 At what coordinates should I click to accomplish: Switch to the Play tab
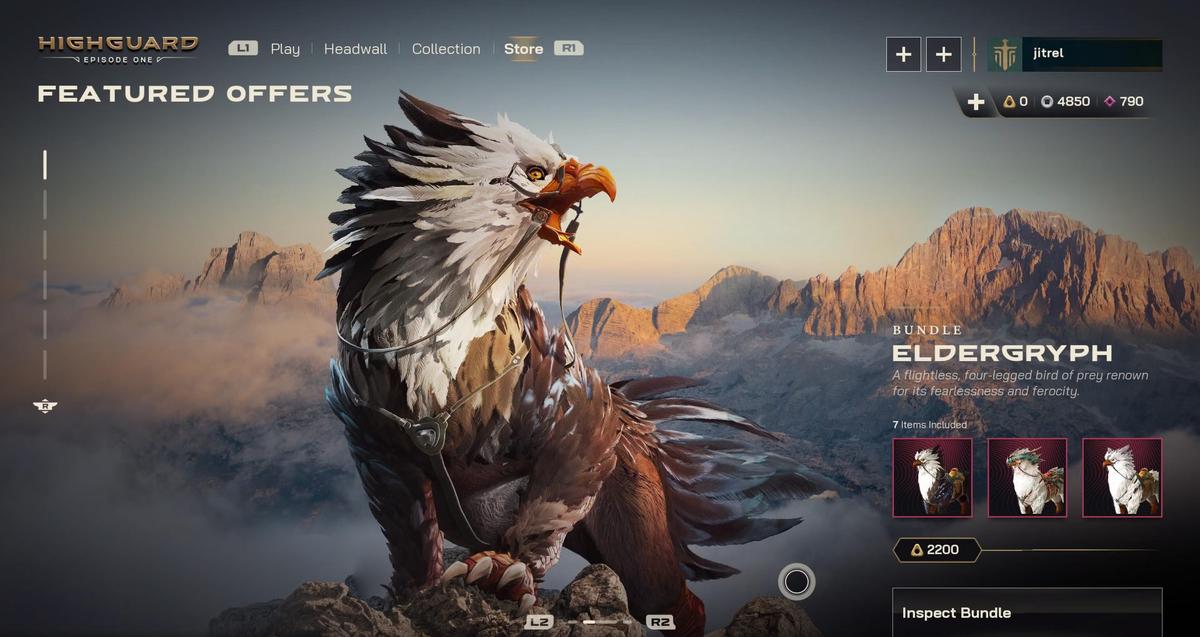tap(285, 49)
